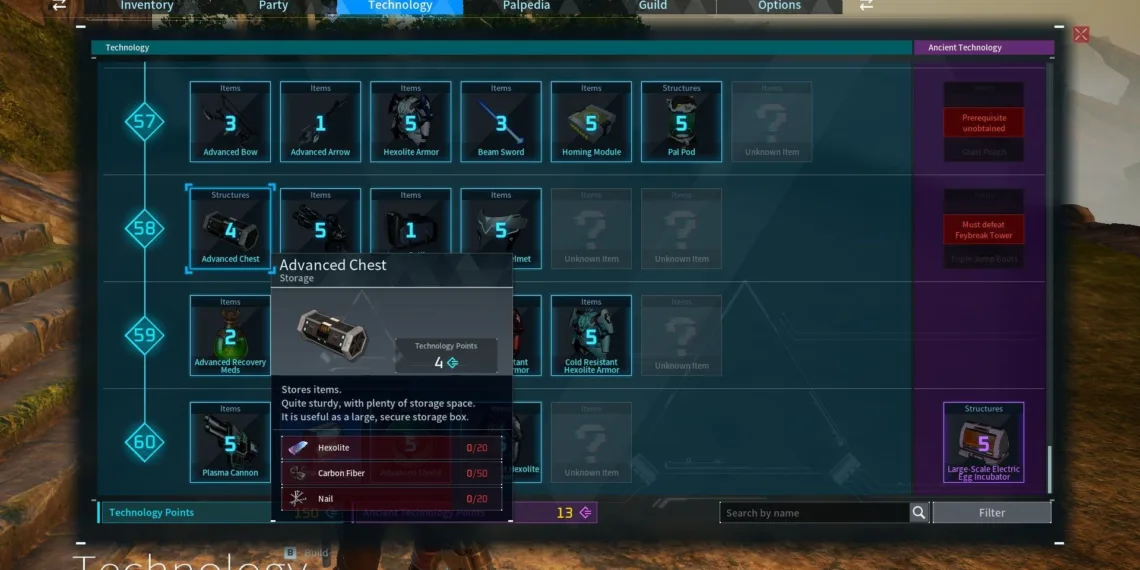Open the Filter options
The height and width of the screenshot is (570, 1140).
coord(991,513)
